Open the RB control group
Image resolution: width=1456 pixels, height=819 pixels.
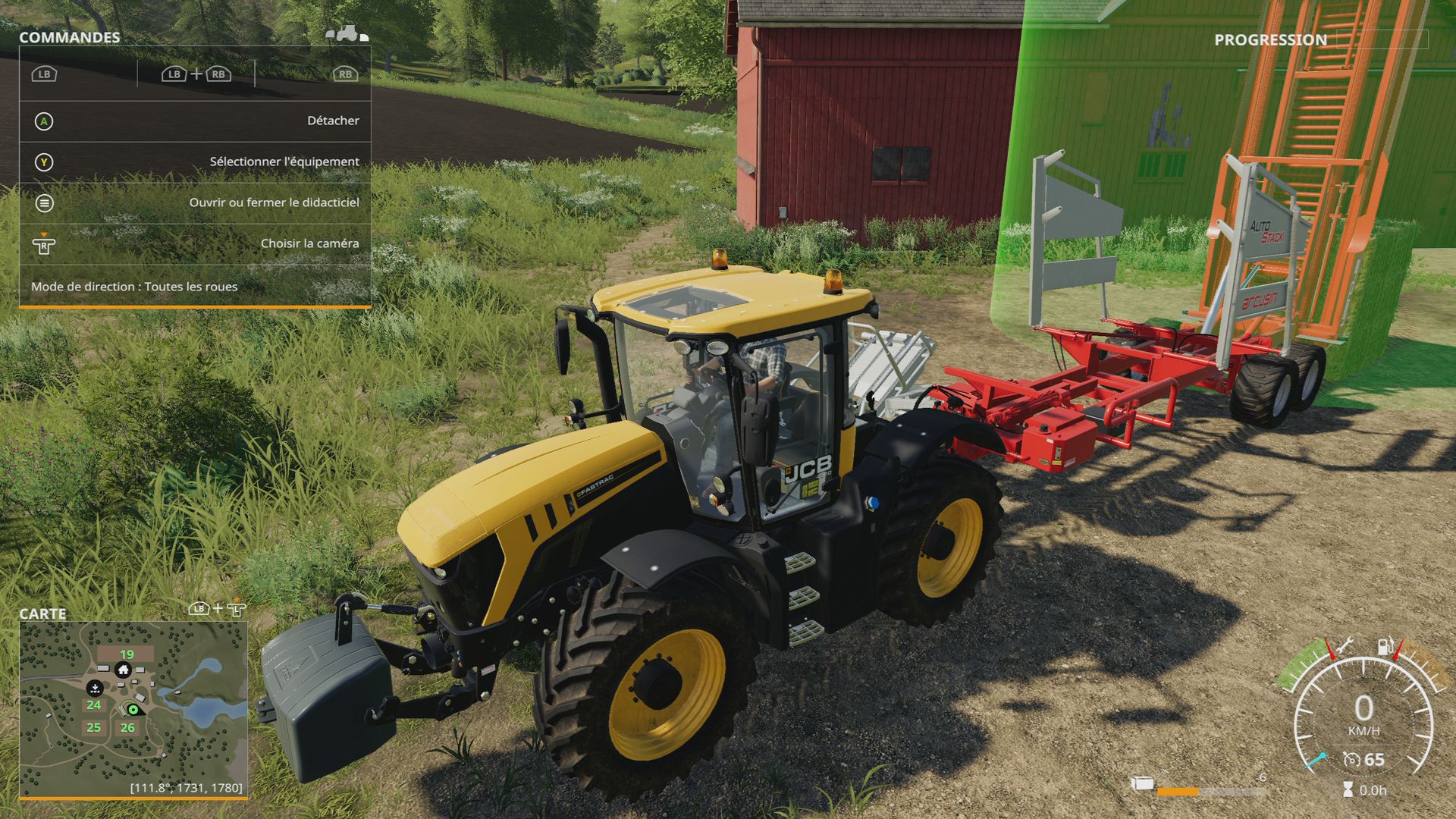coord(345,74)
